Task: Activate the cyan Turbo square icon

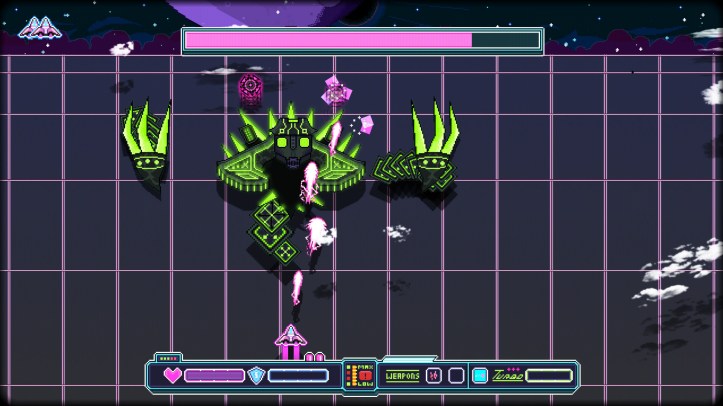Action: (480, 376)
